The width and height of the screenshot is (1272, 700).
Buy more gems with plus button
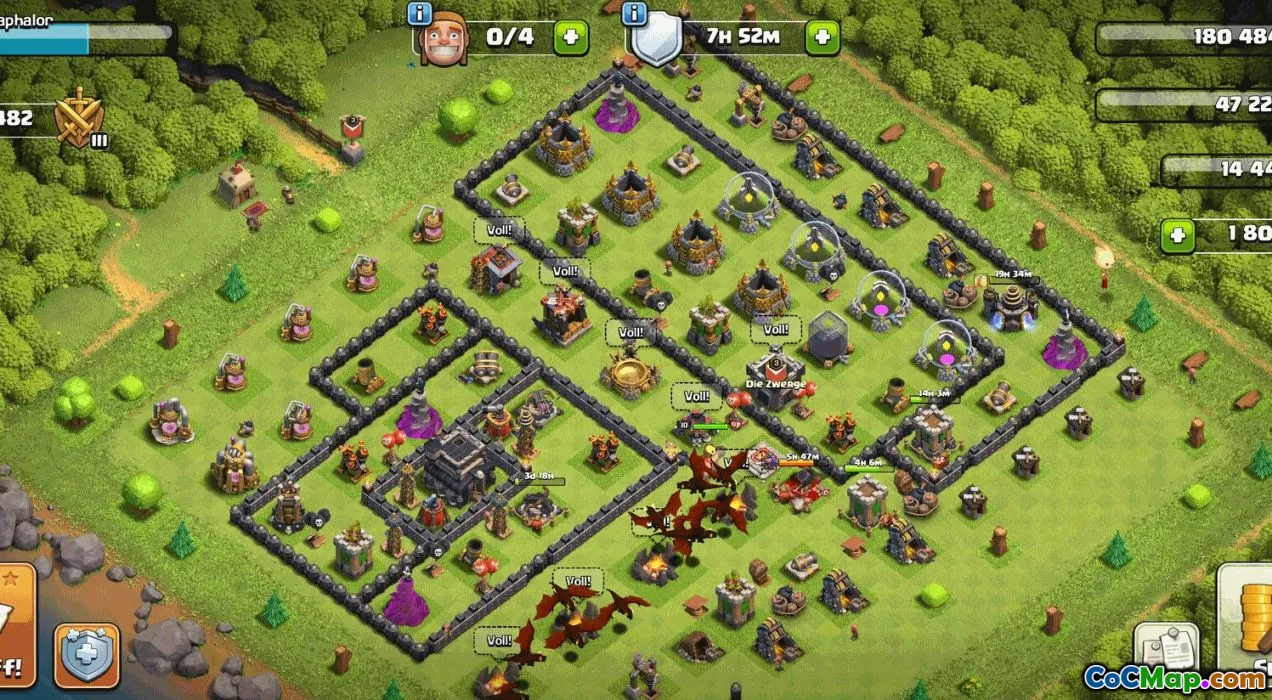[x=1178, y=236]
